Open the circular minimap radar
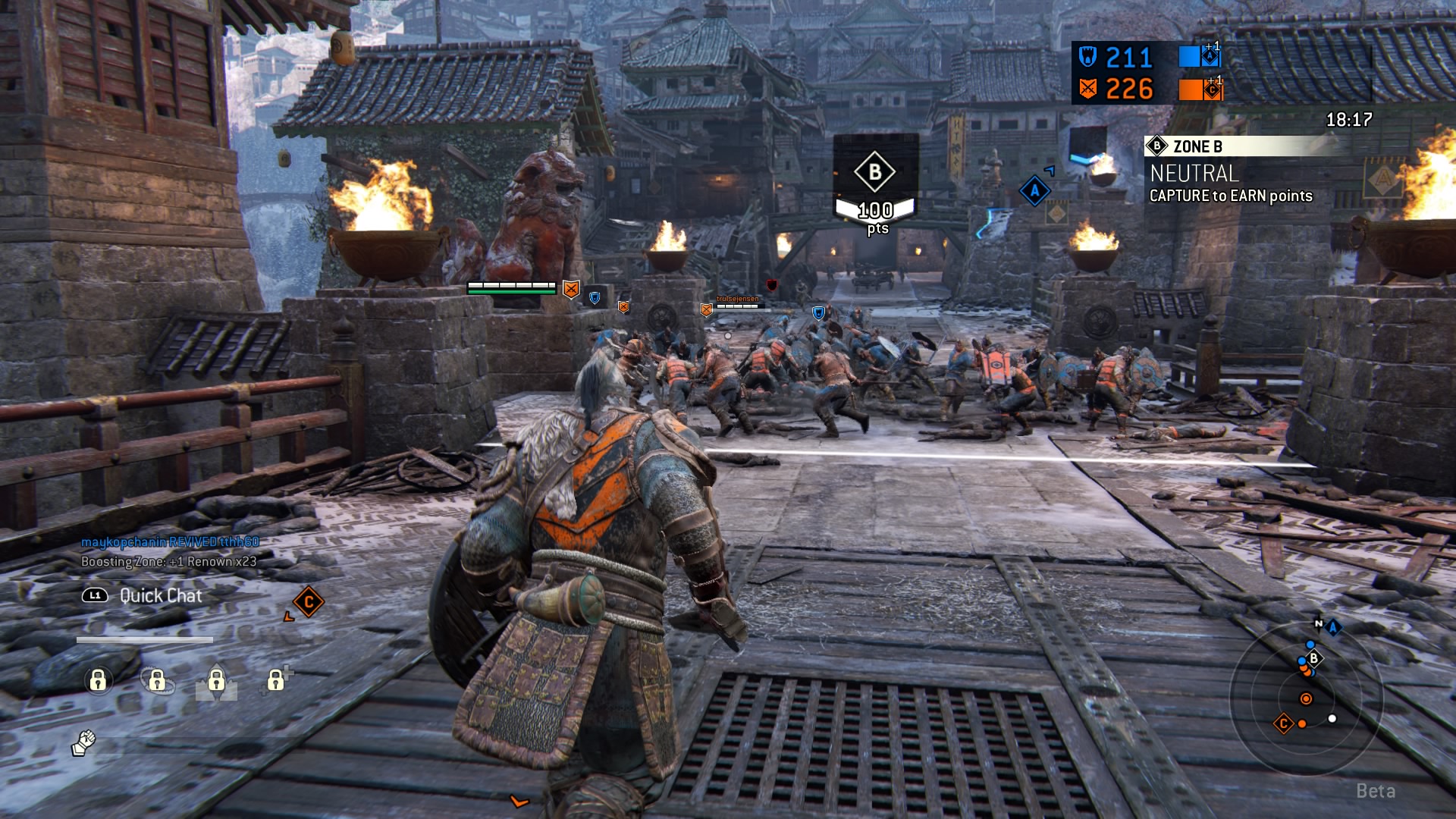Viewport: 1456px width, 819px height. (x=1306, y=698)
